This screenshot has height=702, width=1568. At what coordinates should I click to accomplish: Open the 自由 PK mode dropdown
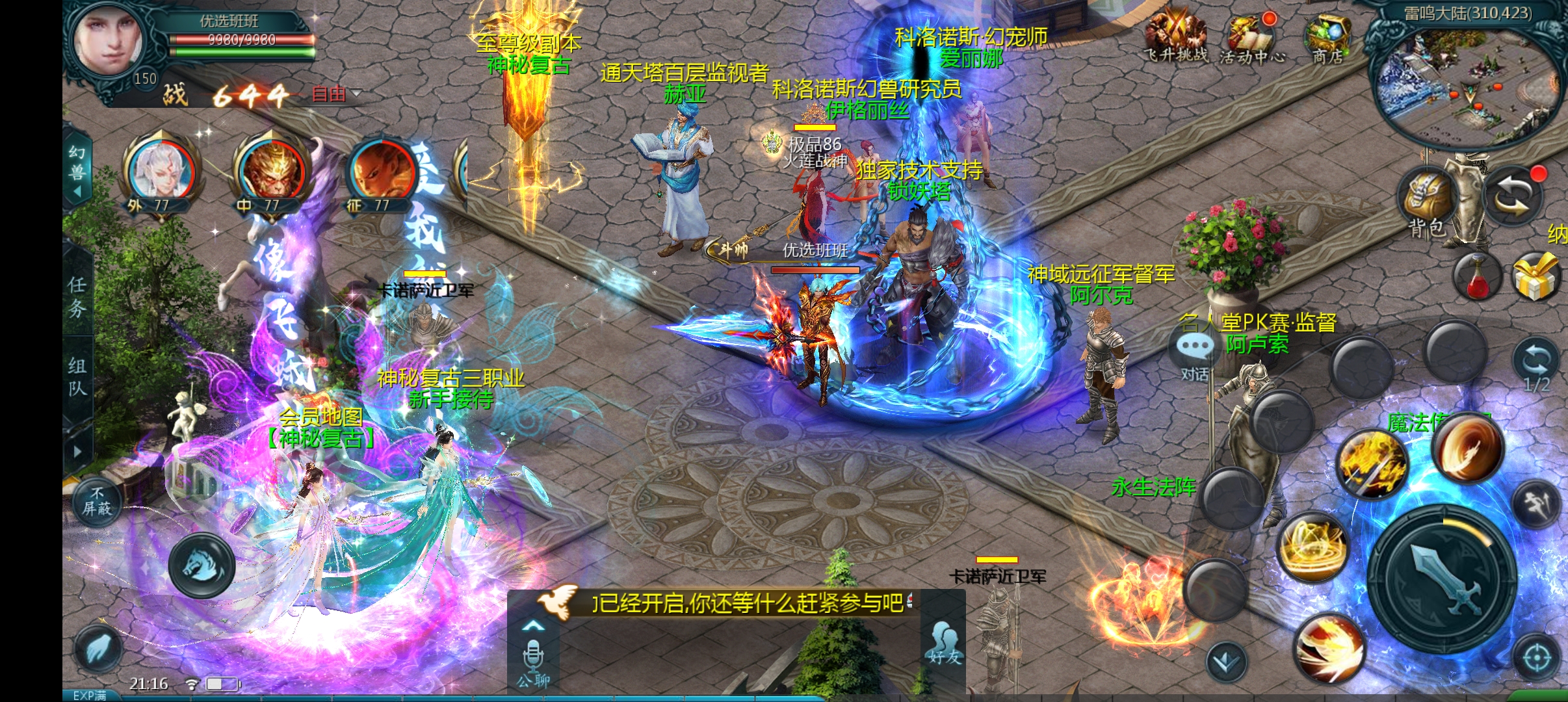337,94
